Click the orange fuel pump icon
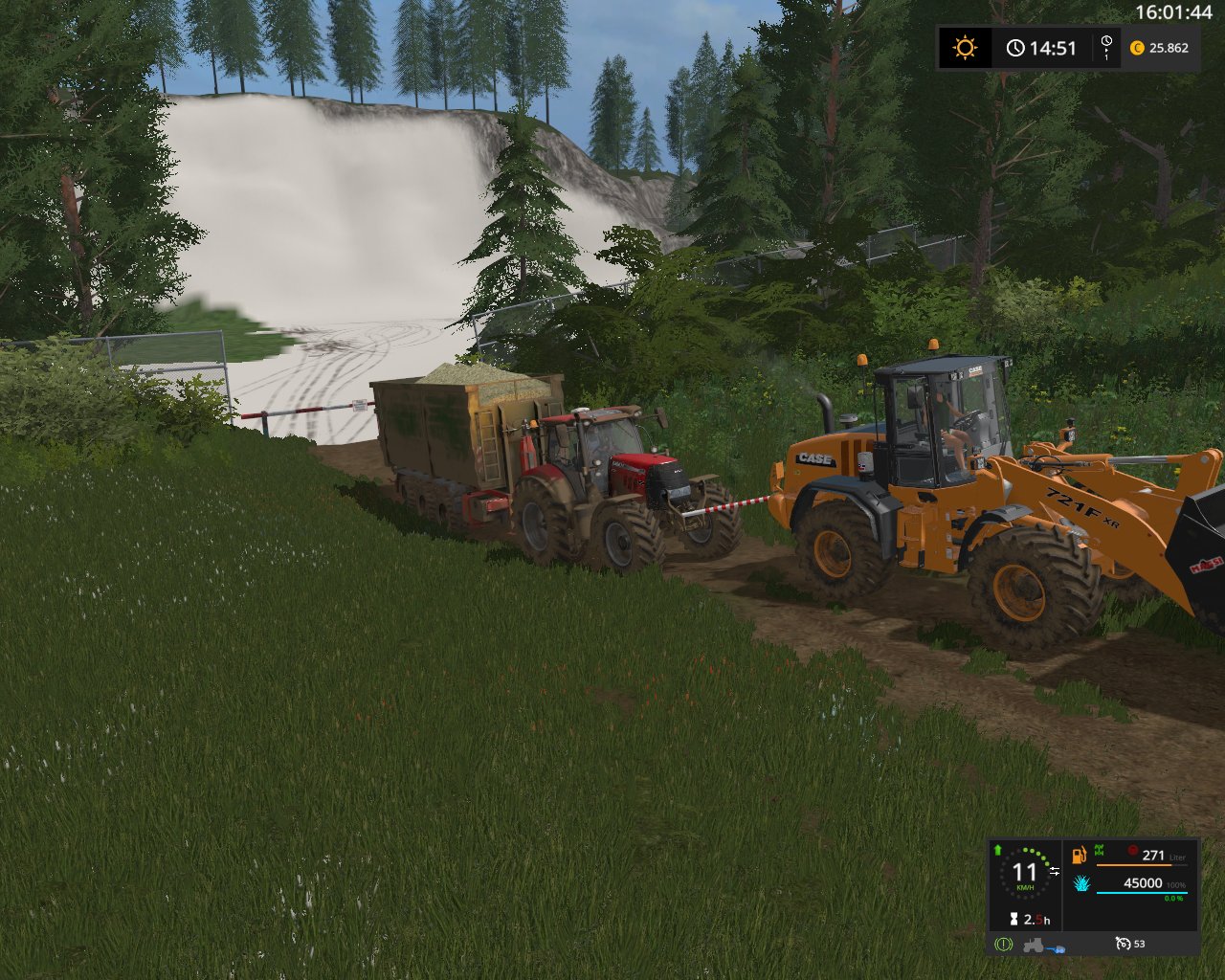The image size is (1225, 980). click(1080, 854)
